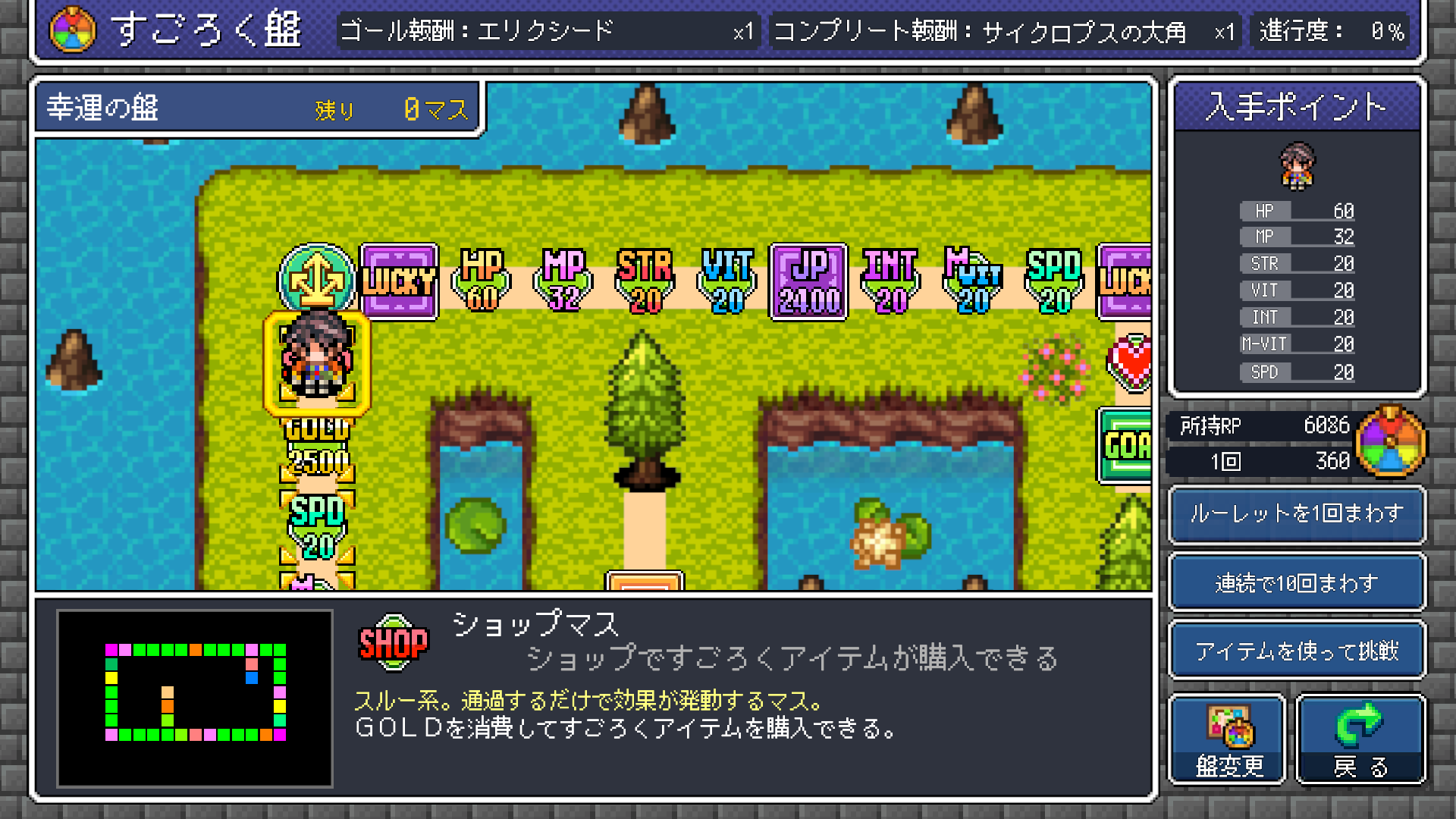Click the アイテムを使って挑戦 button

point(1296,649)
